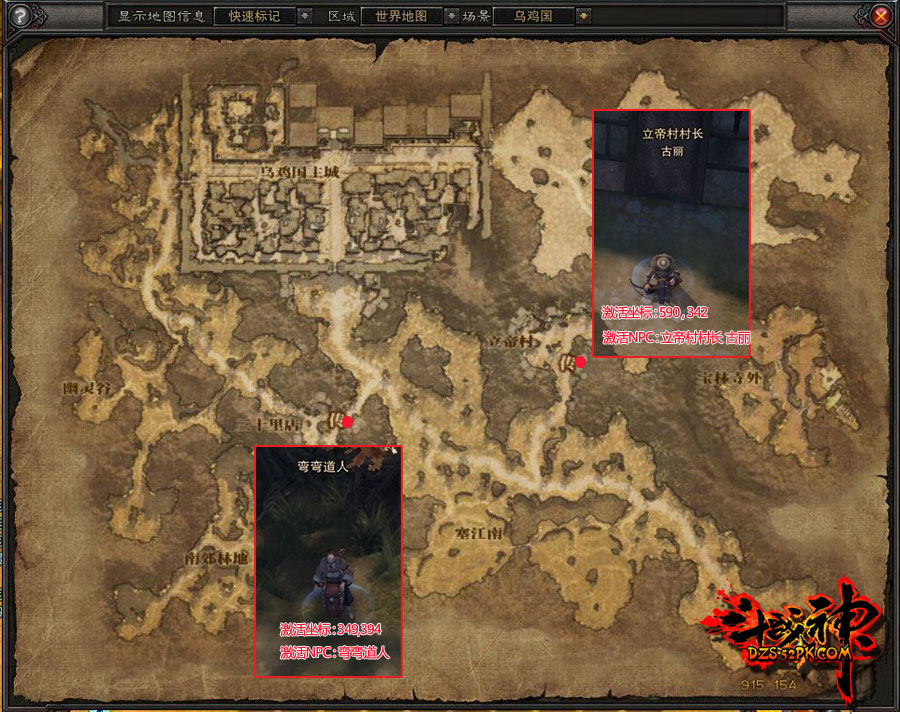The image size is (900, 714).
Task: Open the 乌鸡国 scene dropdown
Action: (x=584, y=16)
